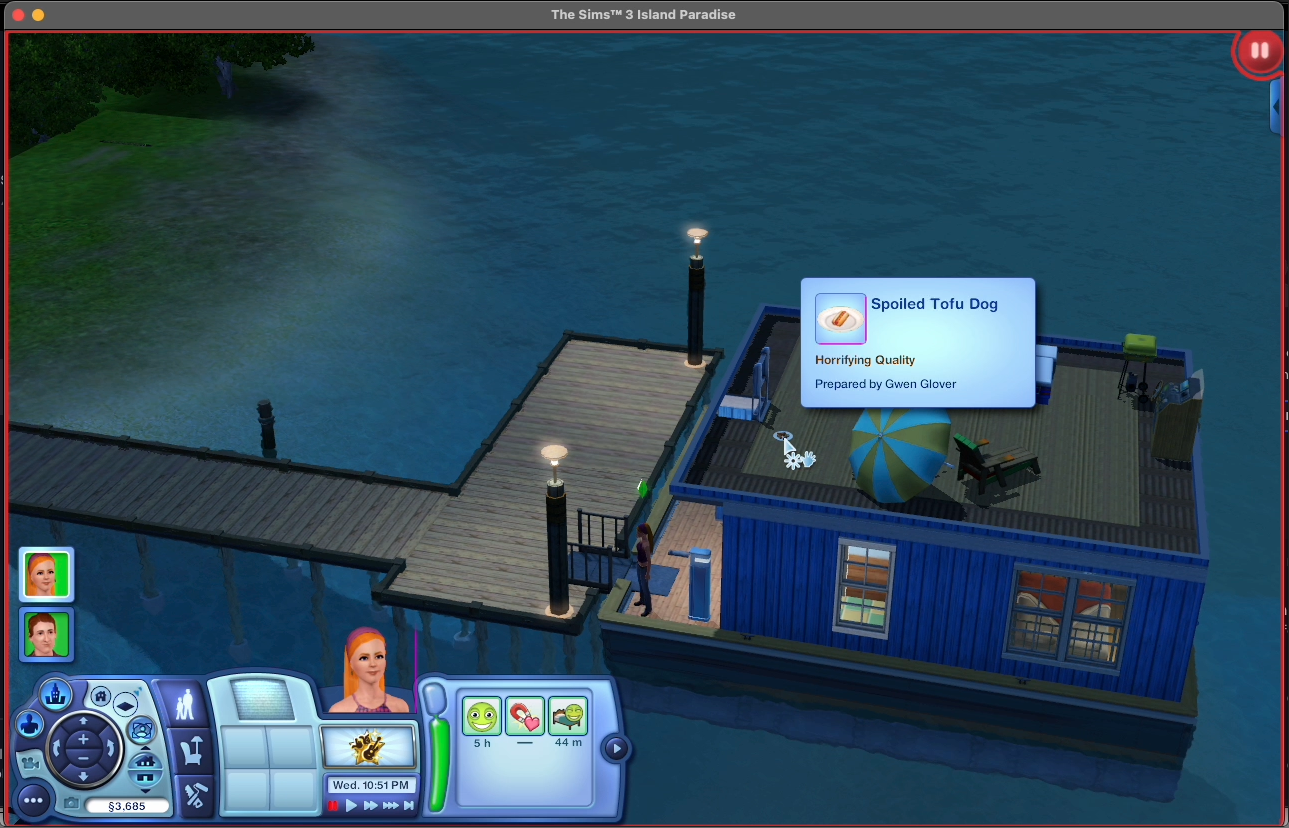Set game speed to triple fast-forward
This screenshot has width=1289, height=828.
tap(391, 805)
